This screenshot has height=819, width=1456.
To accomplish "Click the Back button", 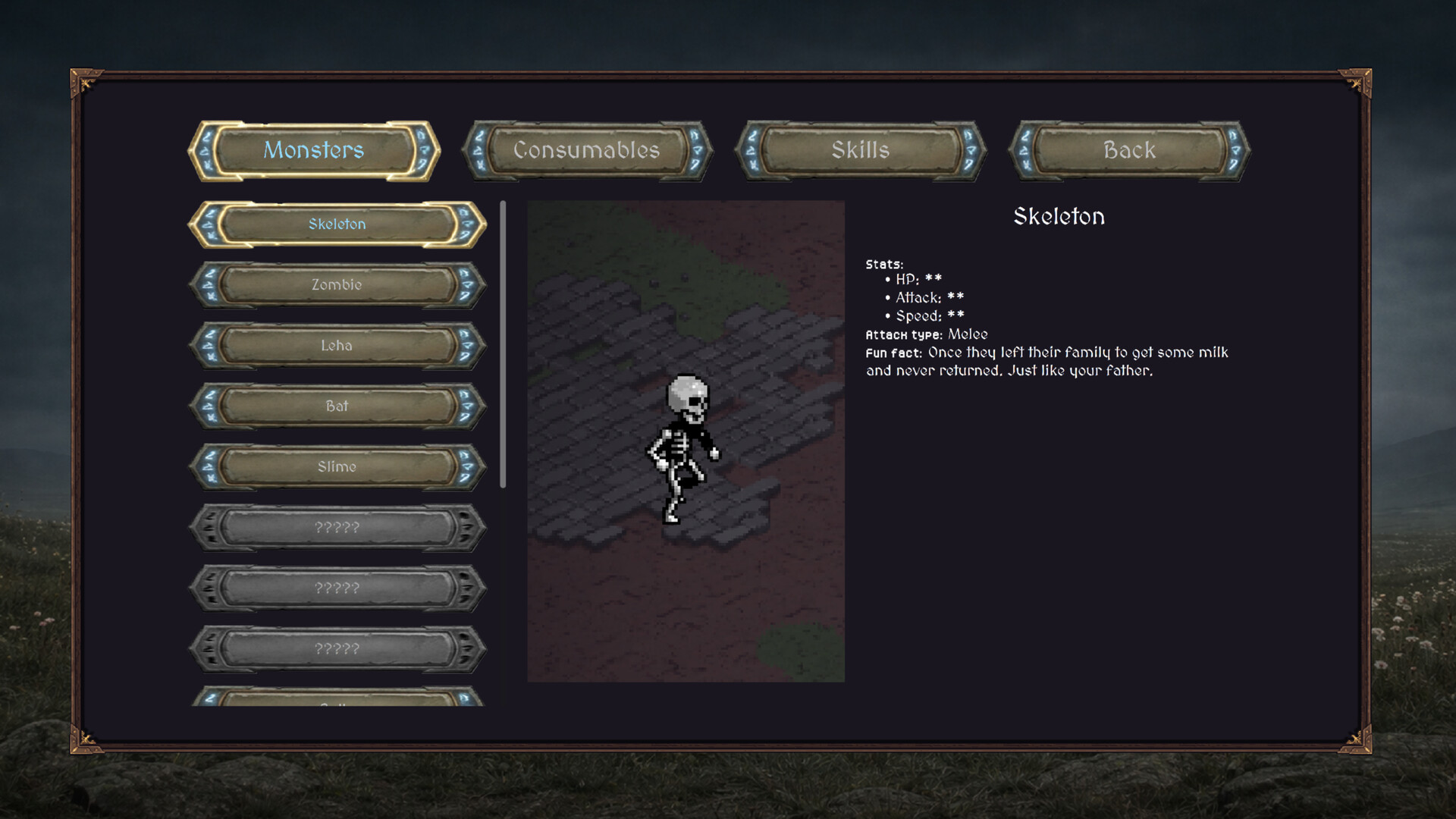I will [x=1128, y=149].
